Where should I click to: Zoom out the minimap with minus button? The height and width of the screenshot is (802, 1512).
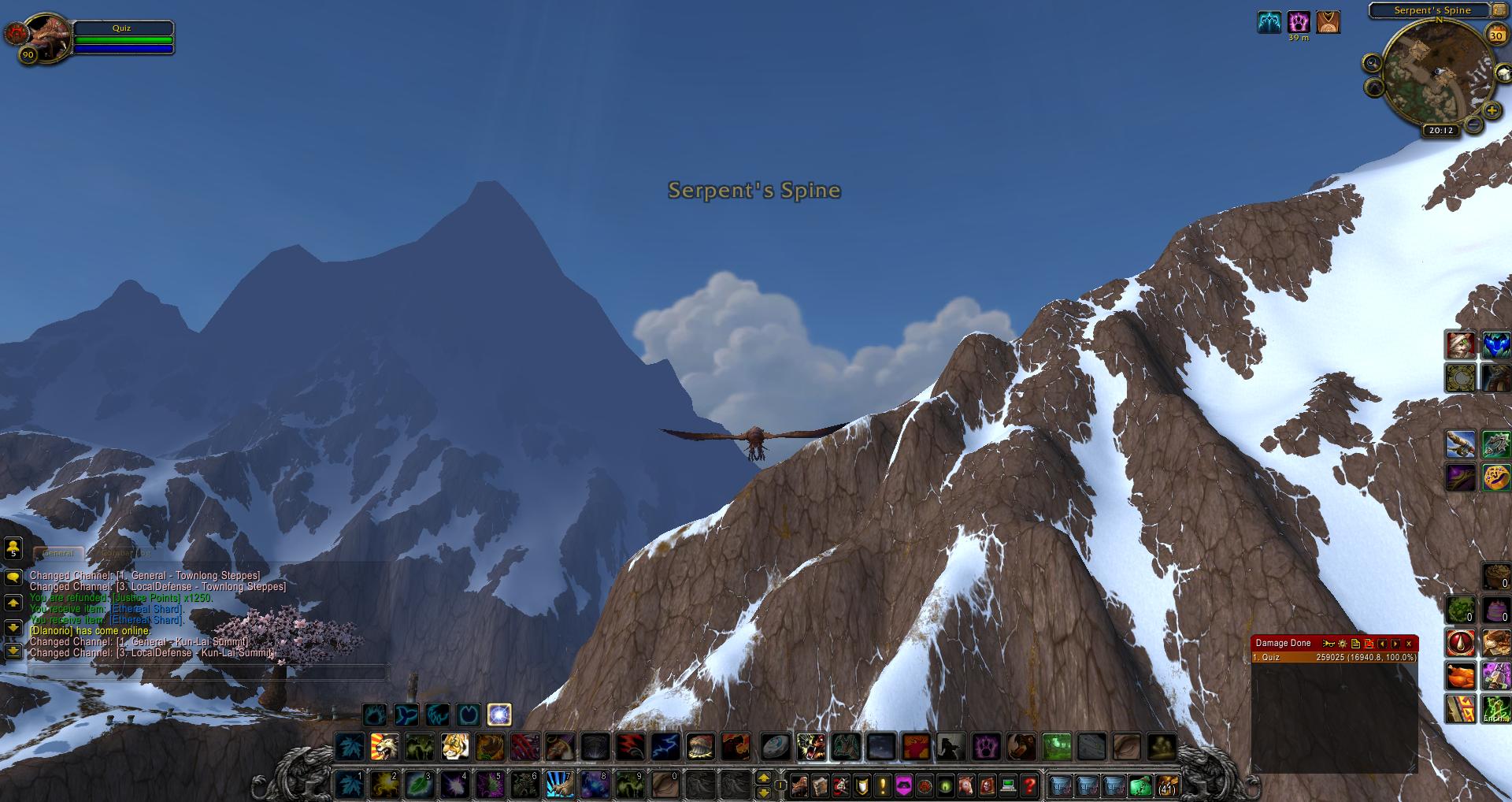point(1472,124)
